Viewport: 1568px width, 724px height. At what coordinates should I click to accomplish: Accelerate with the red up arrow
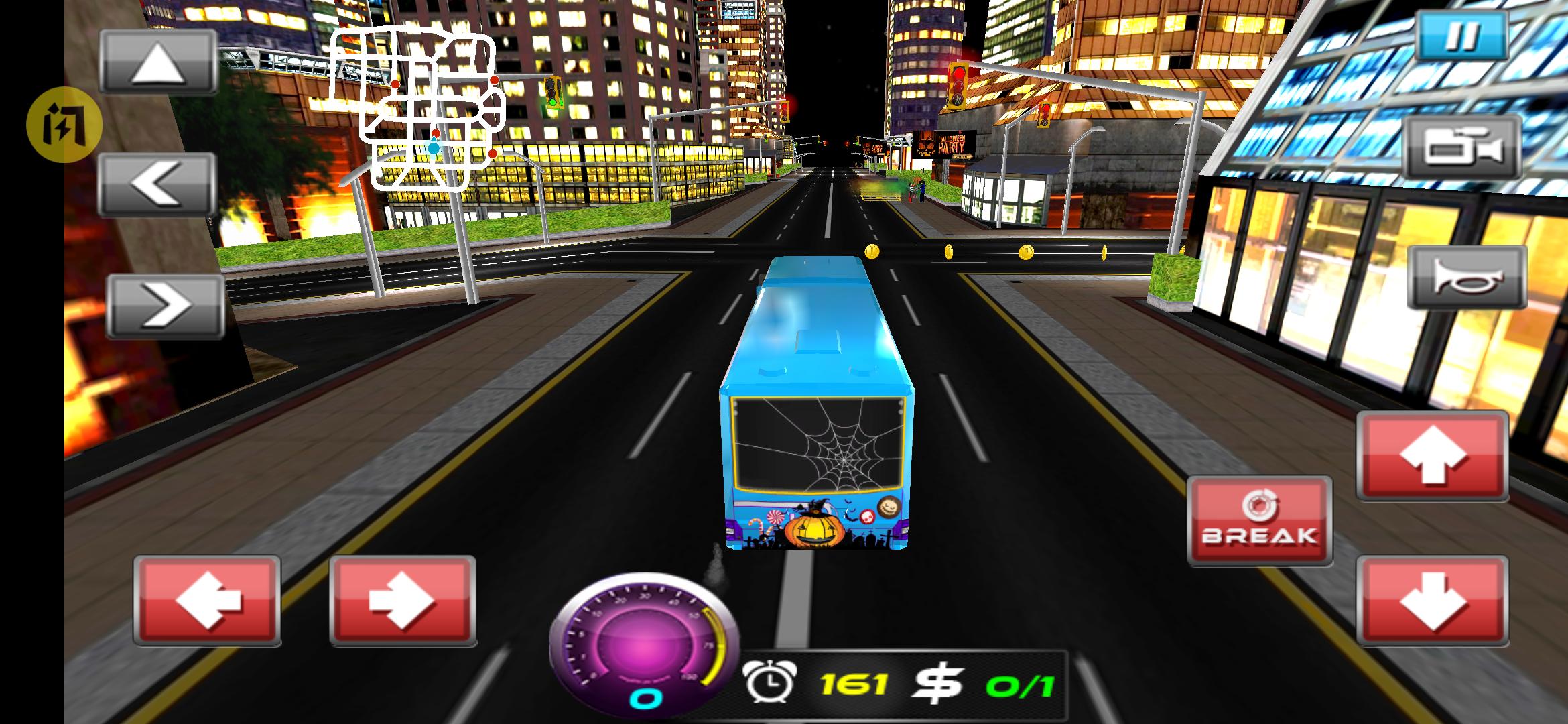[x=1433, y=457]
